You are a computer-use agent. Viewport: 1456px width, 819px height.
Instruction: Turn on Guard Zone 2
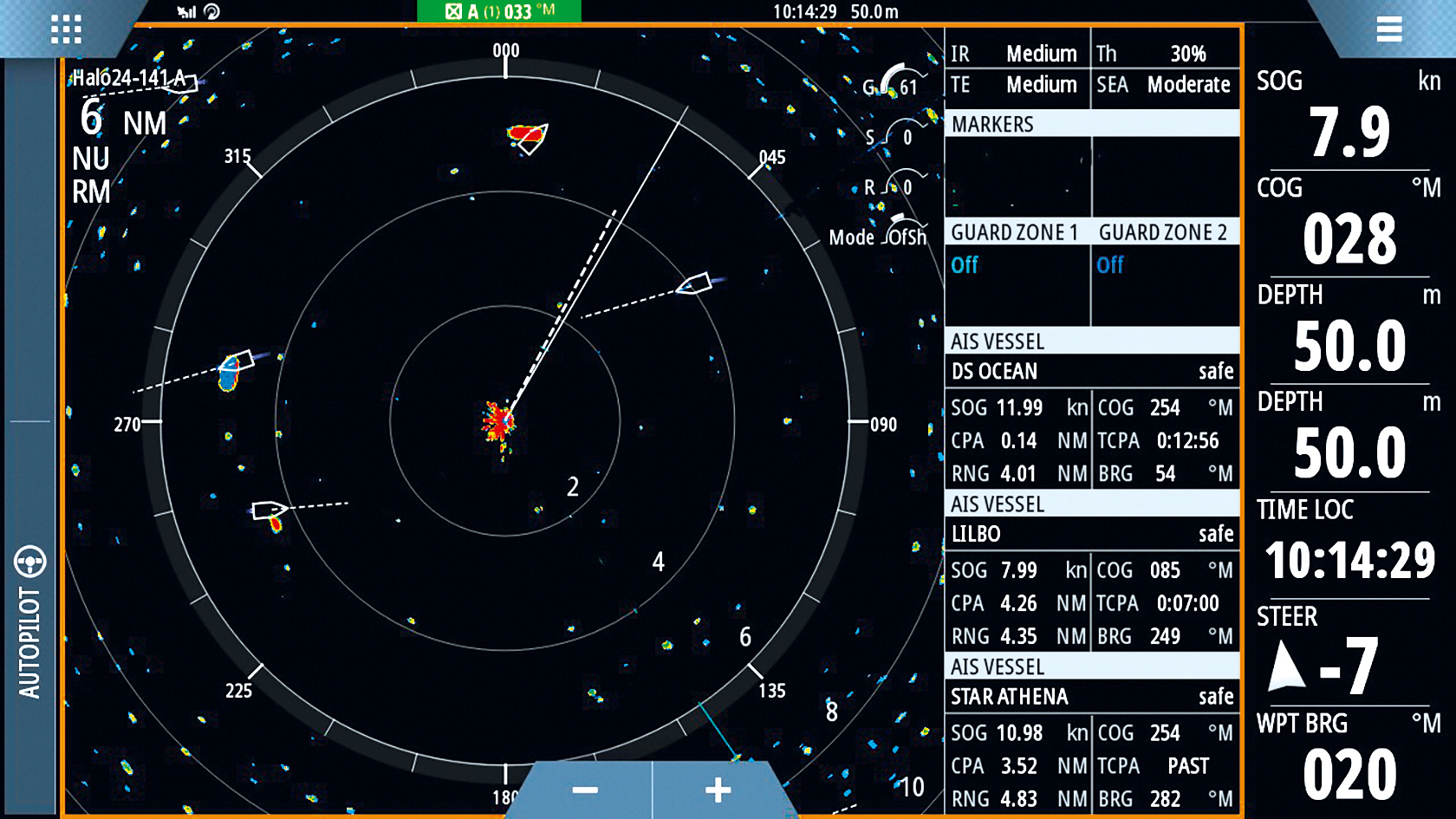pos(1108,265)
